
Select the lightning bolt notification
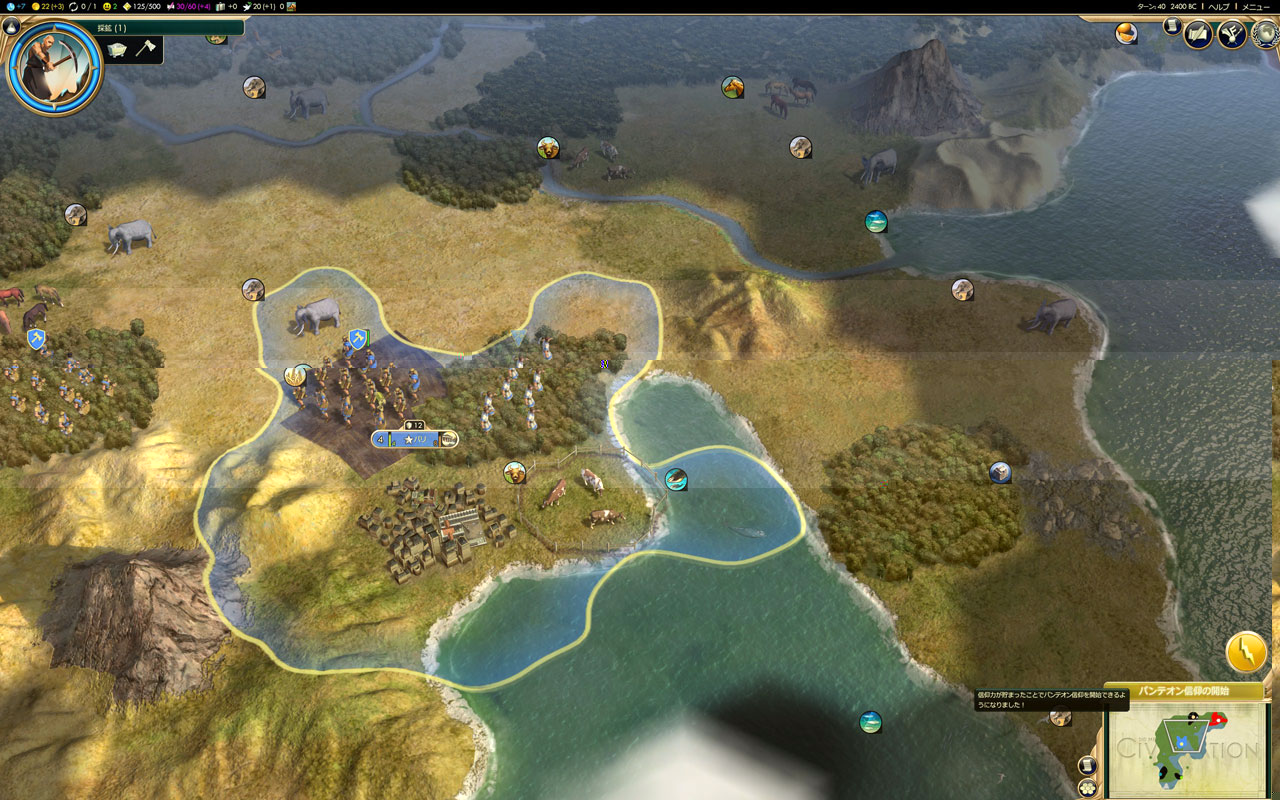(x=1246, y=653)
